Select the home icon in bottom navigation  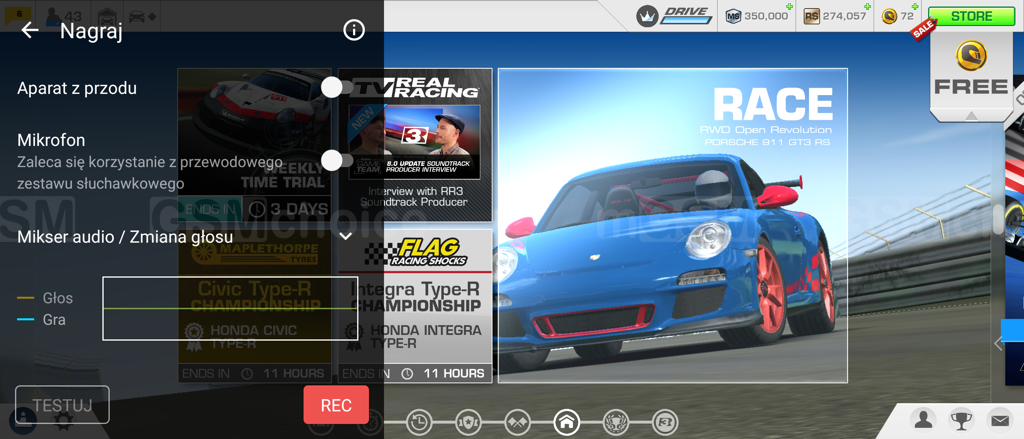[567, 422]
